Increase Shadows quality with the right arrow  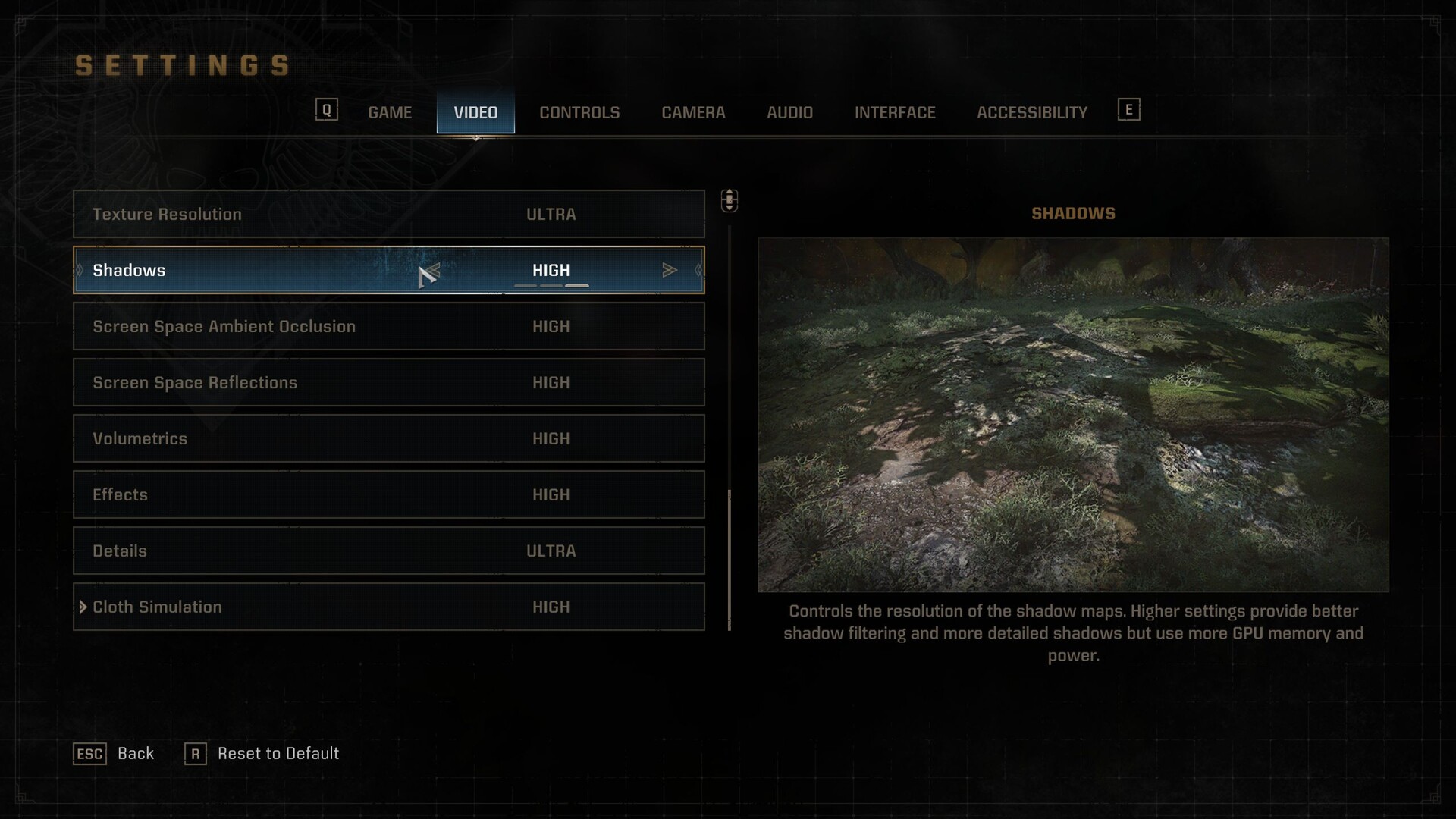click(x=669, y=270)
